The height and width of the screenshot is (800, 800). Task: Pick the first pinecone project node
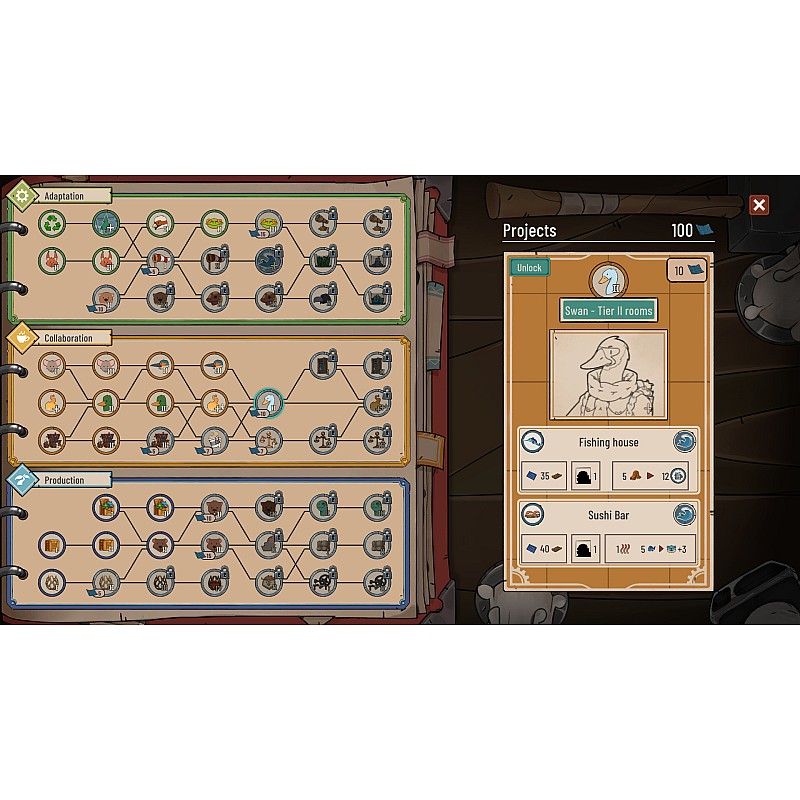[x=52, y=581]
